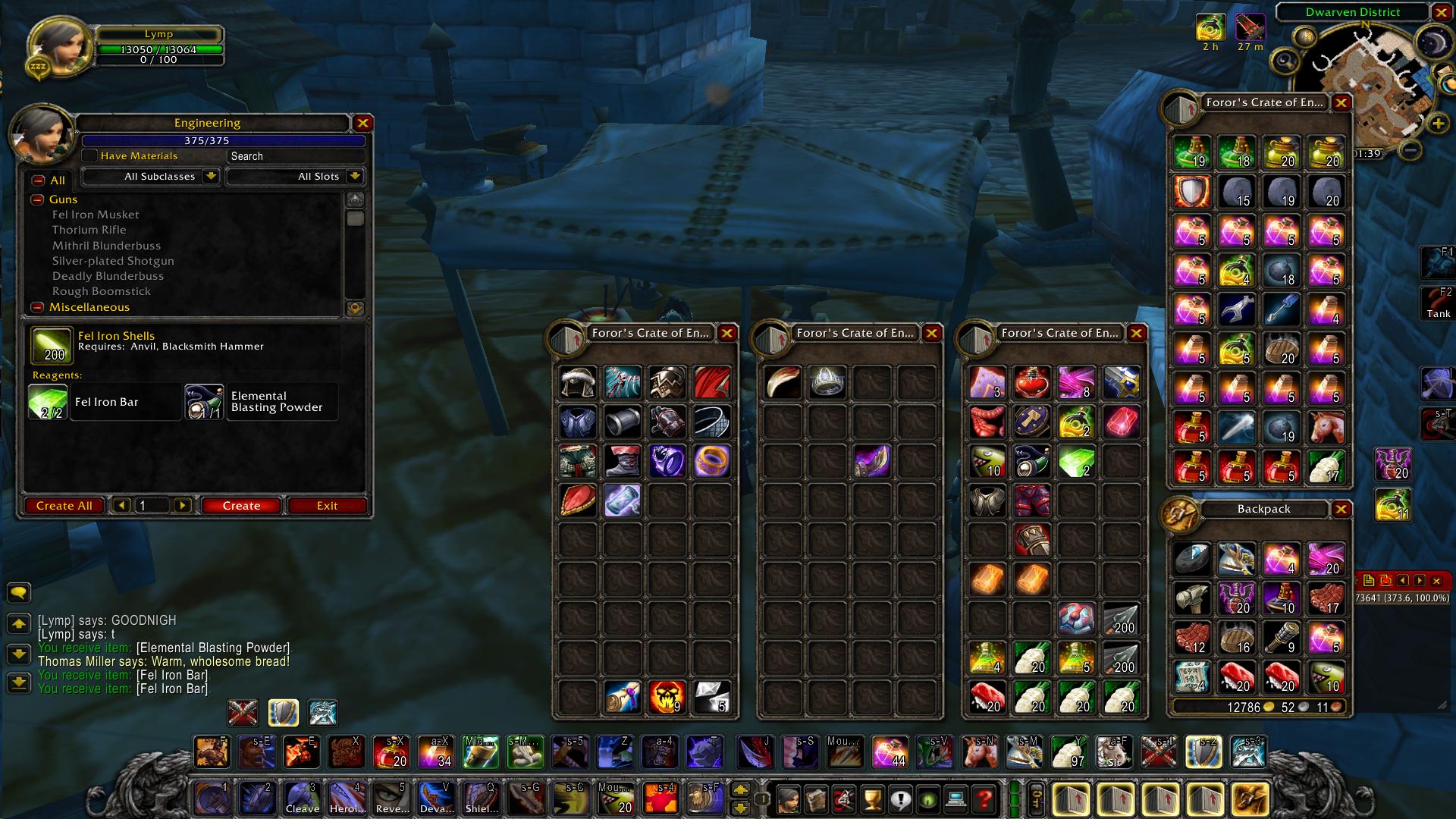Enable the Have Materials checkbox
The width and height of the screenshot is (1456, 819).
pyautogui.click(x=89, y=155)
